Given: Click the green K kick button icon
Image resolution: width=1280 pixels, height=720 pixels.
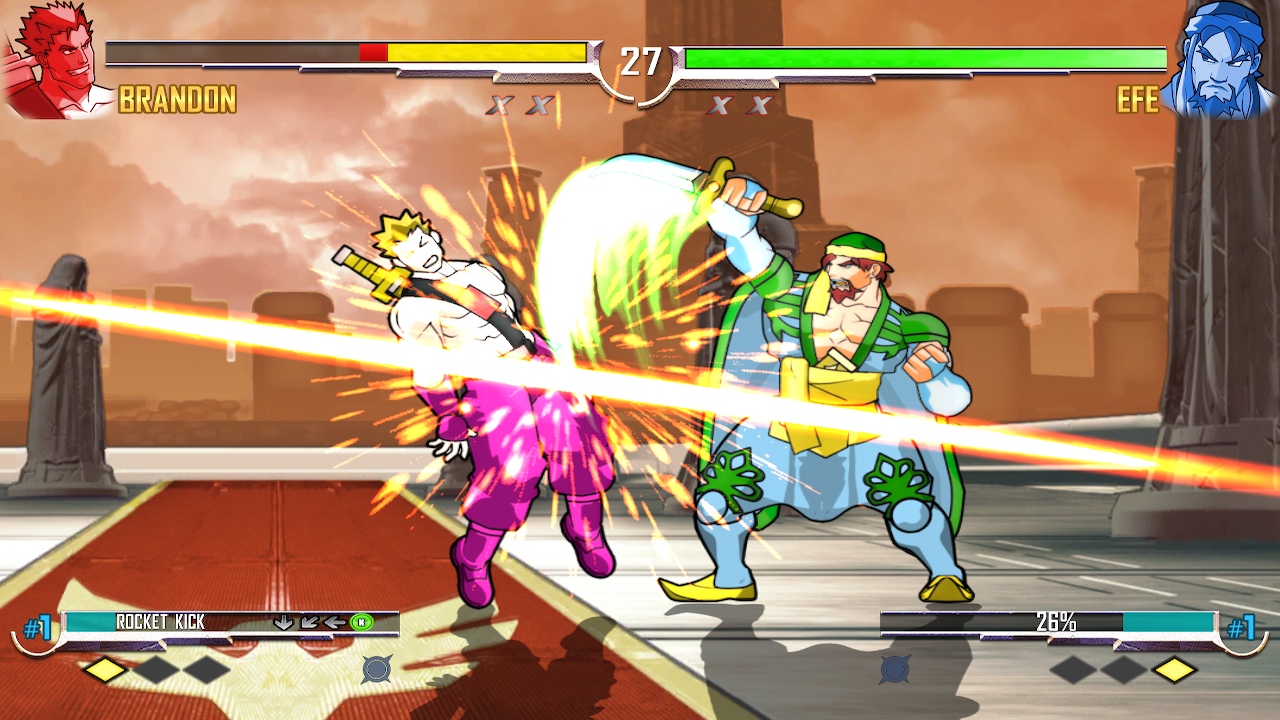Looking at the screenshot, I should pos(361,622).
